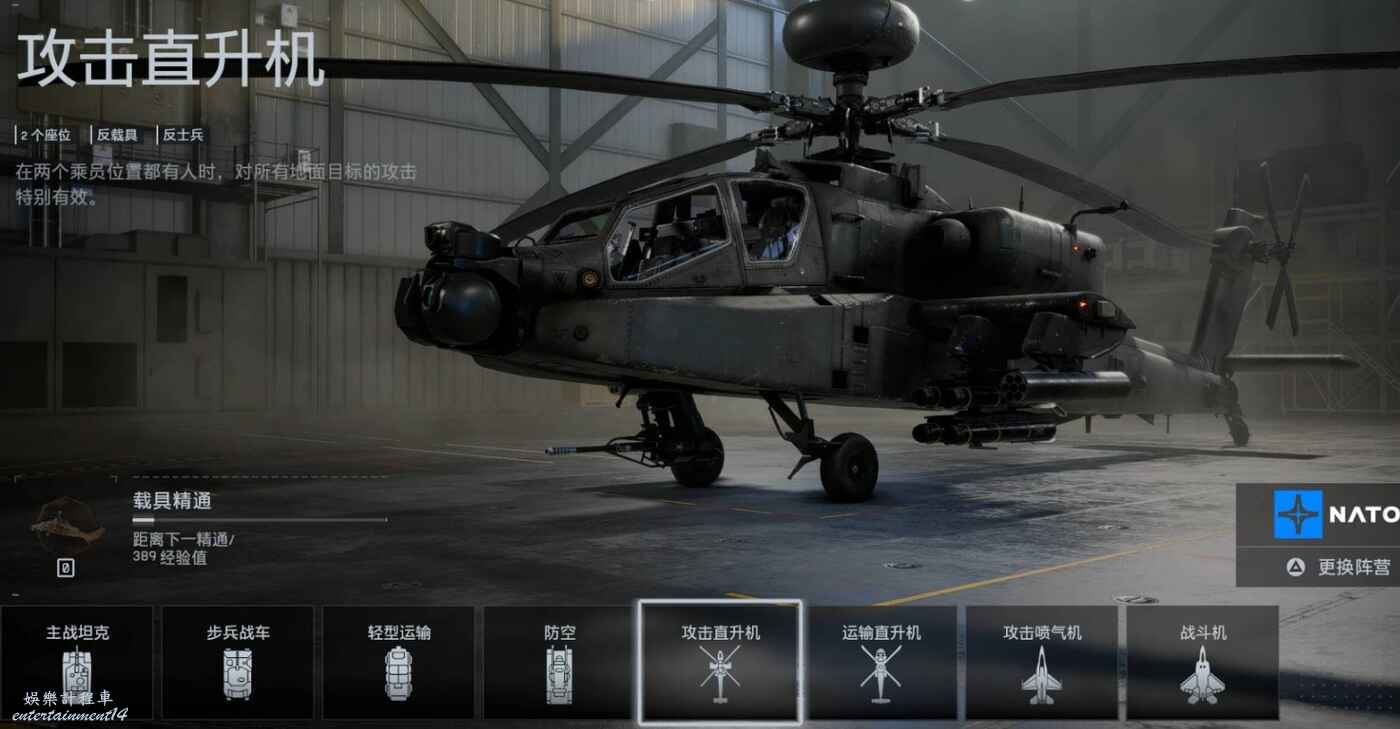This screenshot has height=729, width=1400.
Task: Pick the 运输直升机 vehicle tile
Action: pos(881,661)
